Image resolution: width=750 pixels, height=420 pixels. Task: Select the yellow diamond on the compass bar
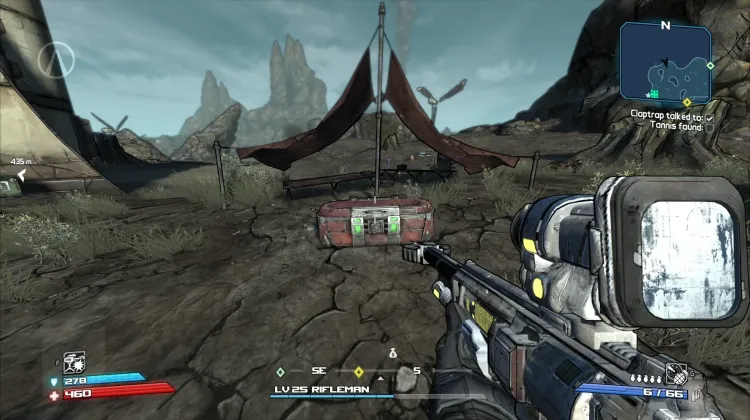point(359,372)
